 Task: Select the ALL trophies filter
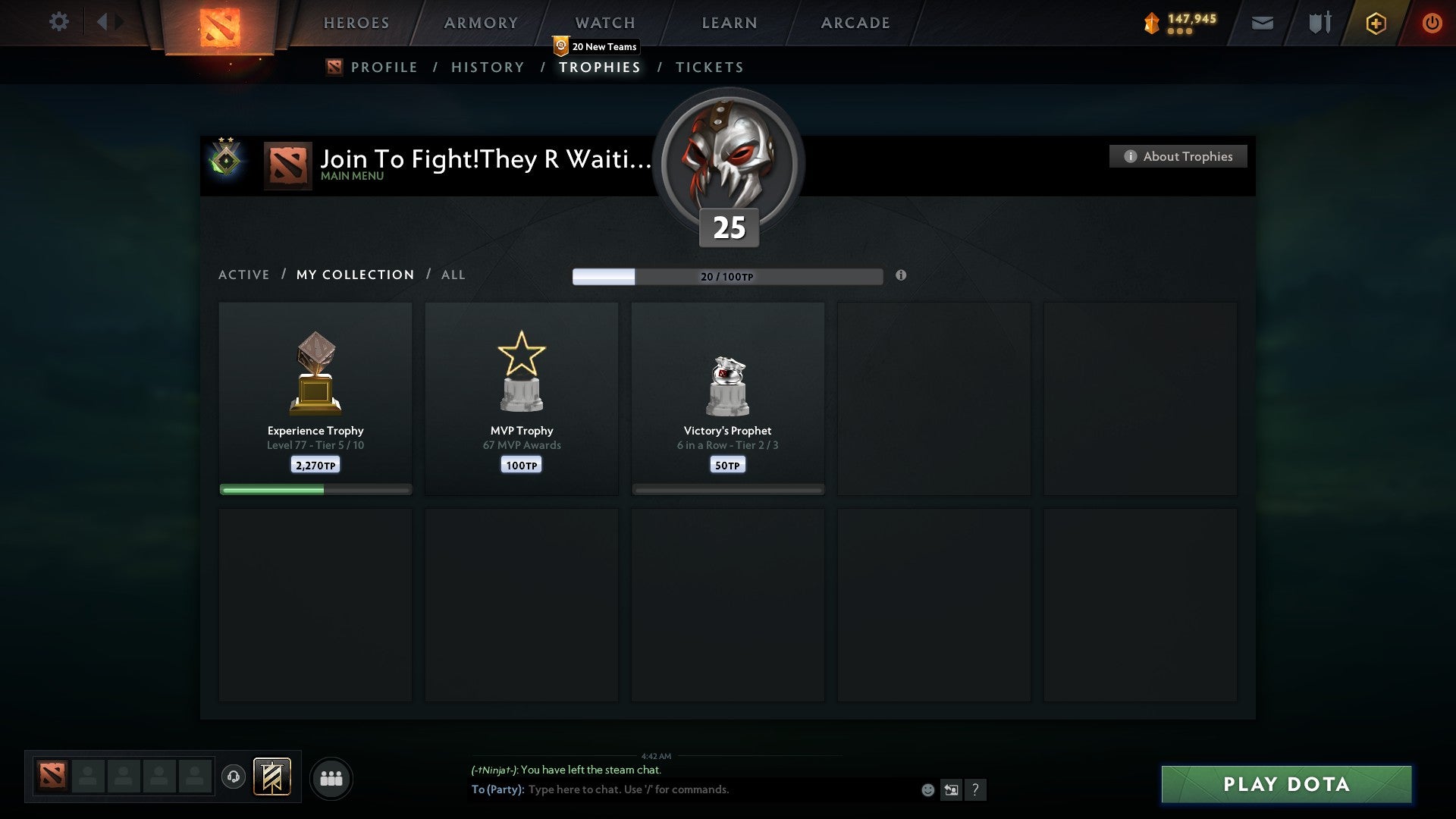[x=453, y=275]
